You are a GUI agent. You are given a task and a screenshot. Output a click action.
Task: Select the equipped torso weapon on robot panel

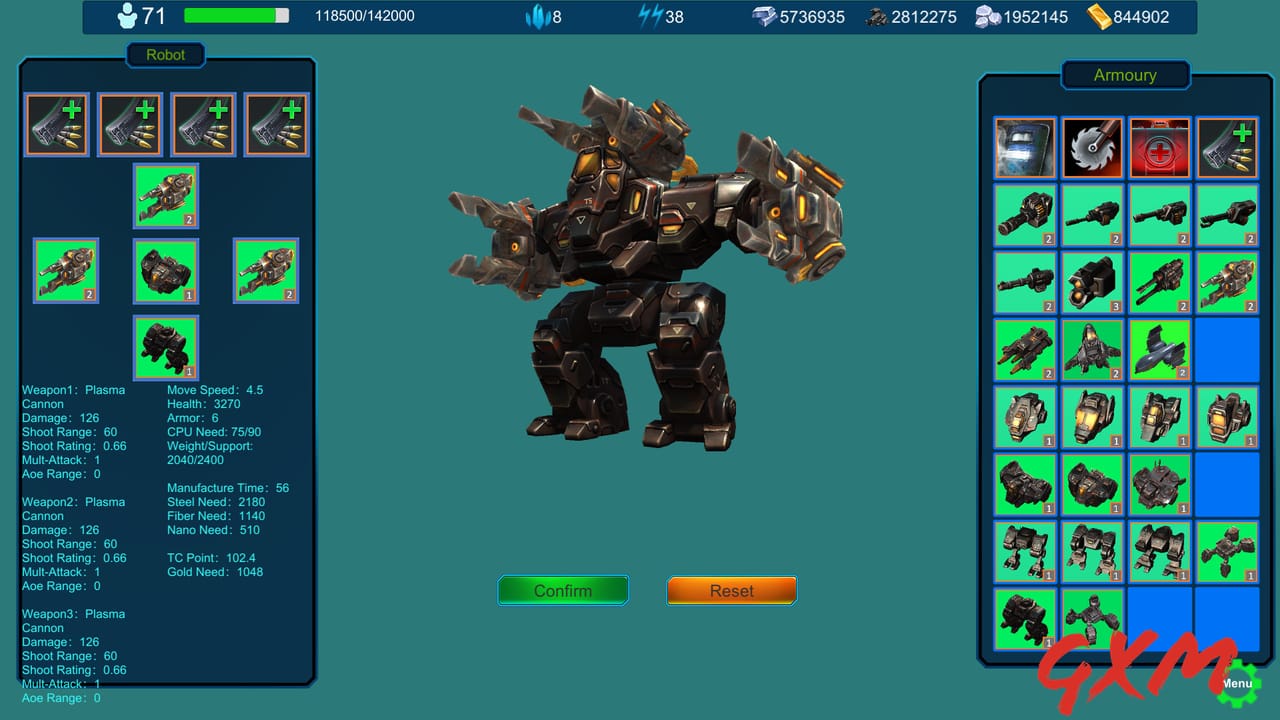click(165, 196)
